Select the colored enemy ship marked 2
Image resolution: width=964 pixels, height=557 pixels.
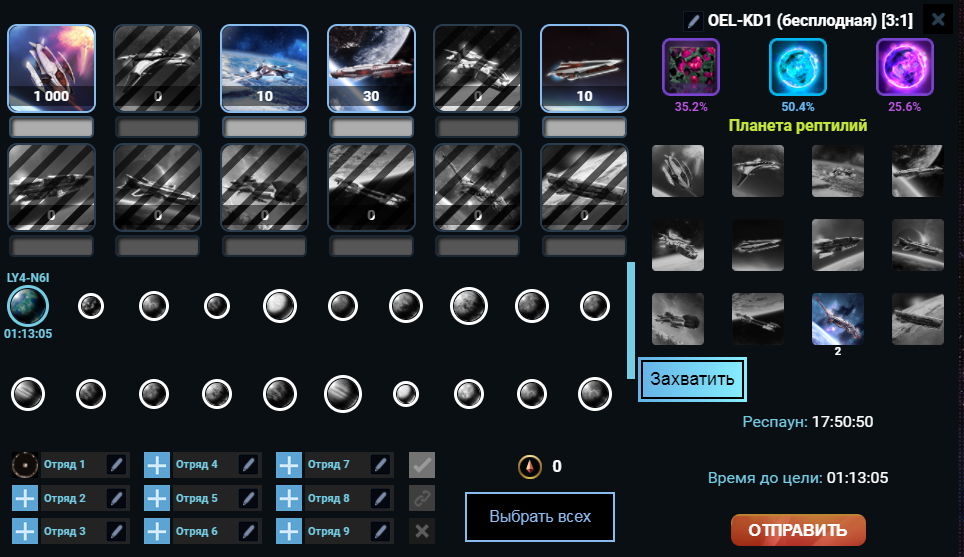point(838,319)
